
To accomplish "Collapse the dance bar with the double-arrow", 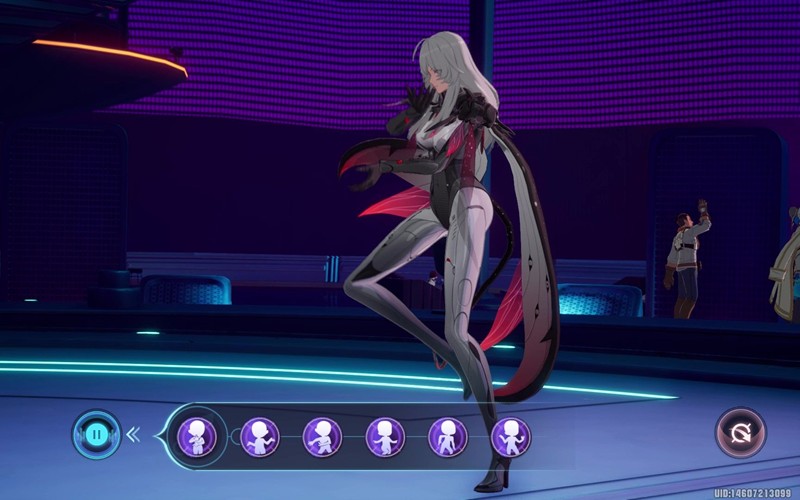I will tap(133, 435).
